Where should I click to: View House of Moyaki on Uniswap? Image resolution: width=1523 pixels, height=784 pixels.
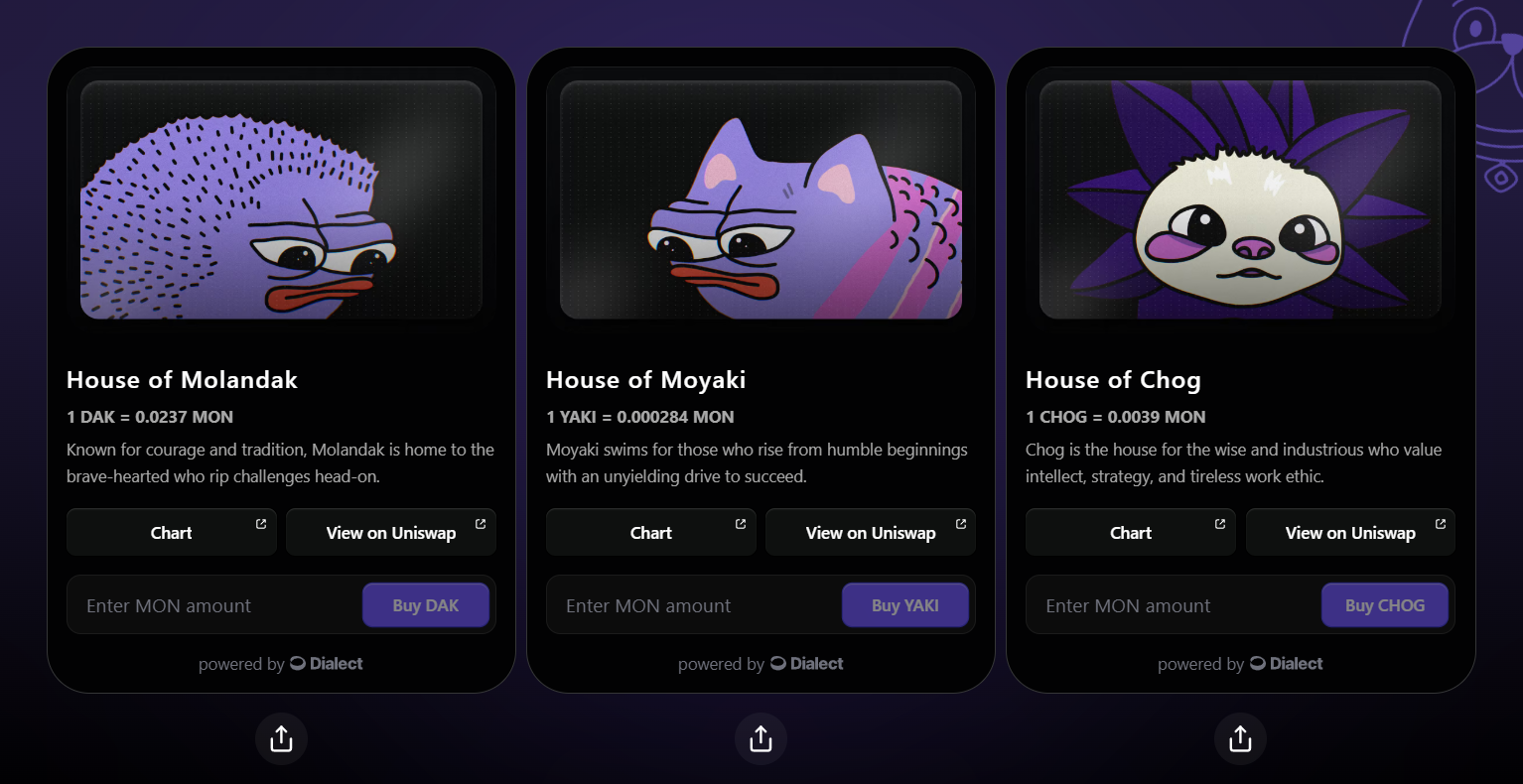coord(871,533)
